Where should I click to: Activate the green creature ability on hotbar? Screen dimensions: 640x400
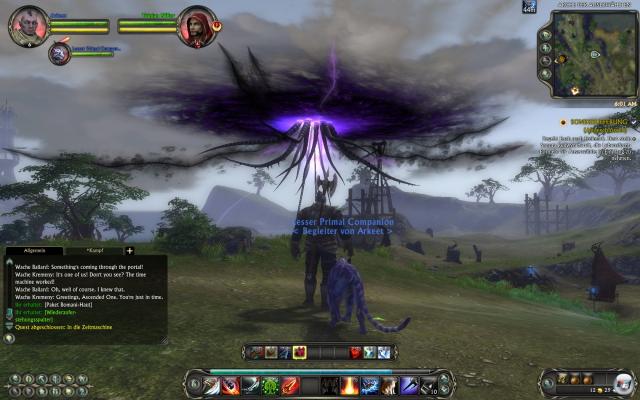270,385
